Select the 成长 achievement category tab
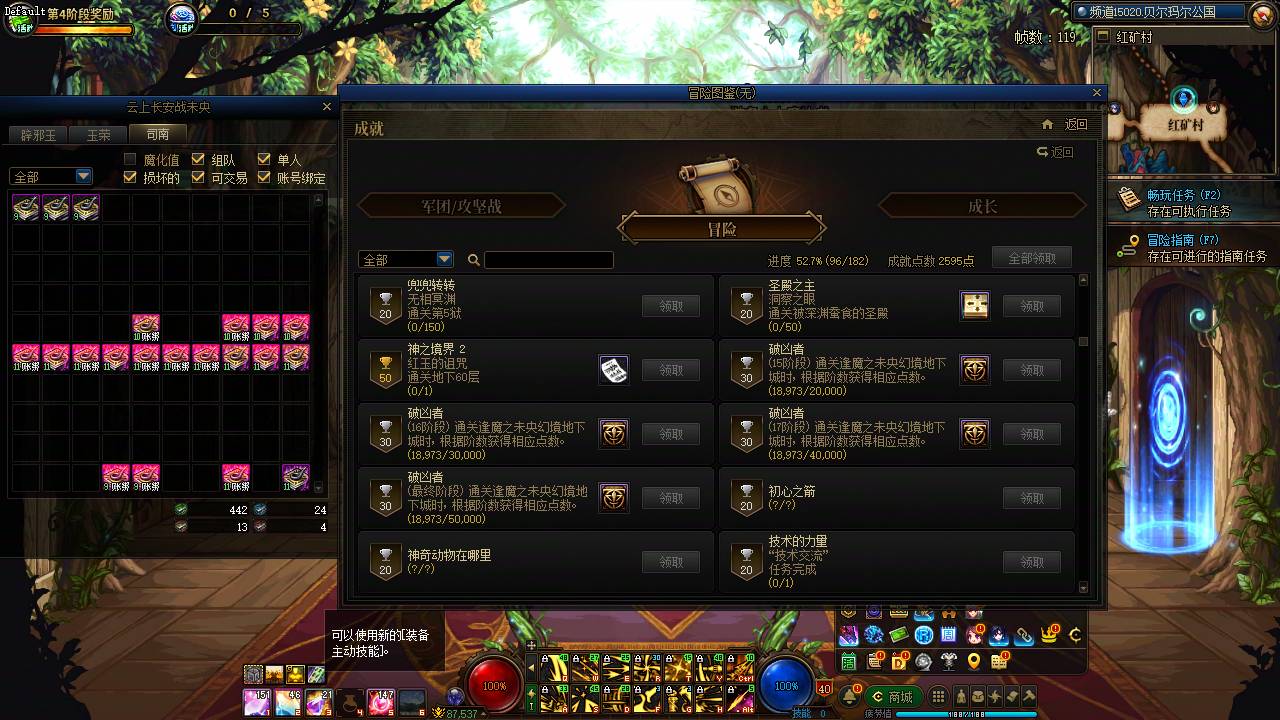Screen dimensions: 1280x720 coord(982,204)
